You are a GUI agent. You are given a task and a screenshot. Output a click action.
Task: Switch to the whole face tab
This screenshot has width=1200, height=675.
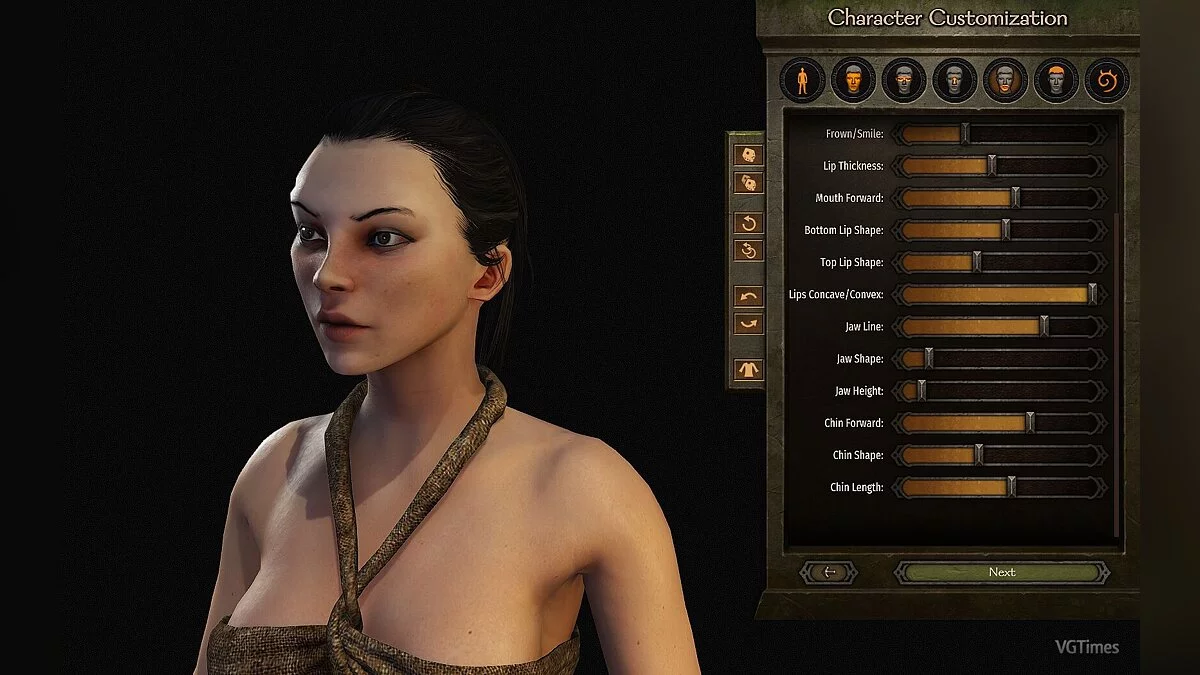pos(853,80)
